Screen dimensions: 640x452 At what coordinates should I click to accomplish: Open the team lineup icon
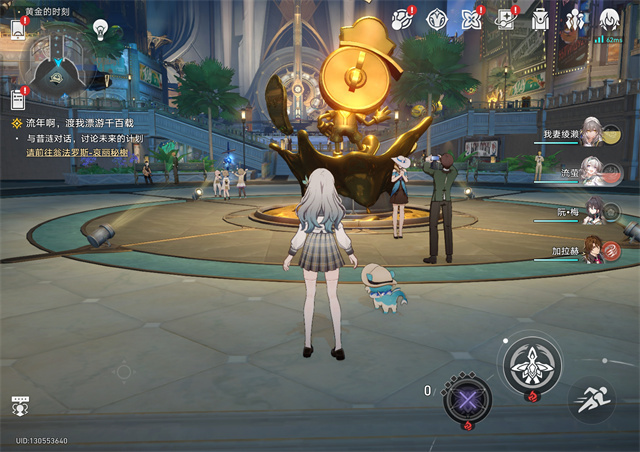pyautogui.click(x=574, y=18)
